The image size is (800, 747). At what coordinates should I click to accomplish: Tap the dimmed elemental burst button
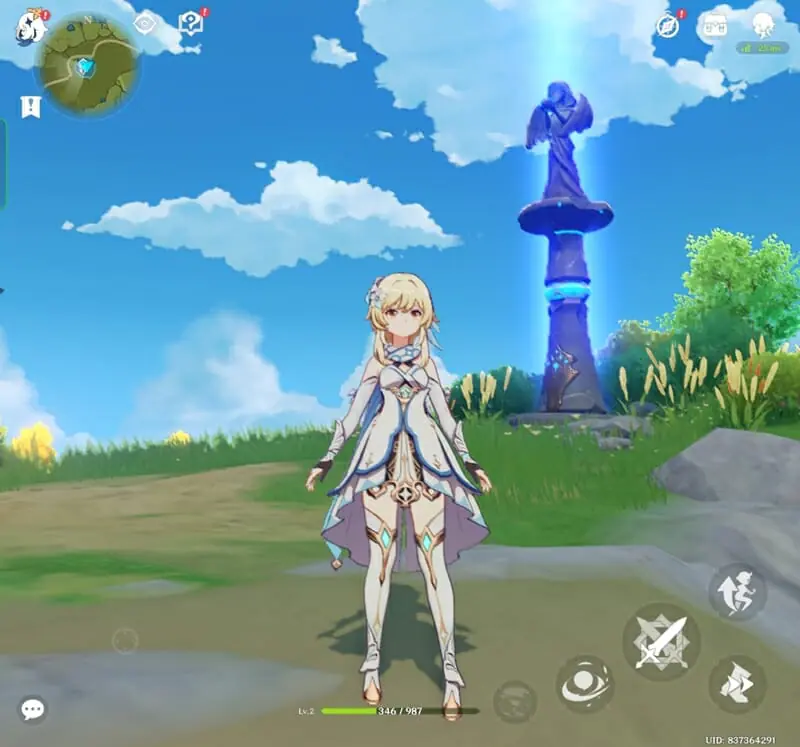coord(515,700)
